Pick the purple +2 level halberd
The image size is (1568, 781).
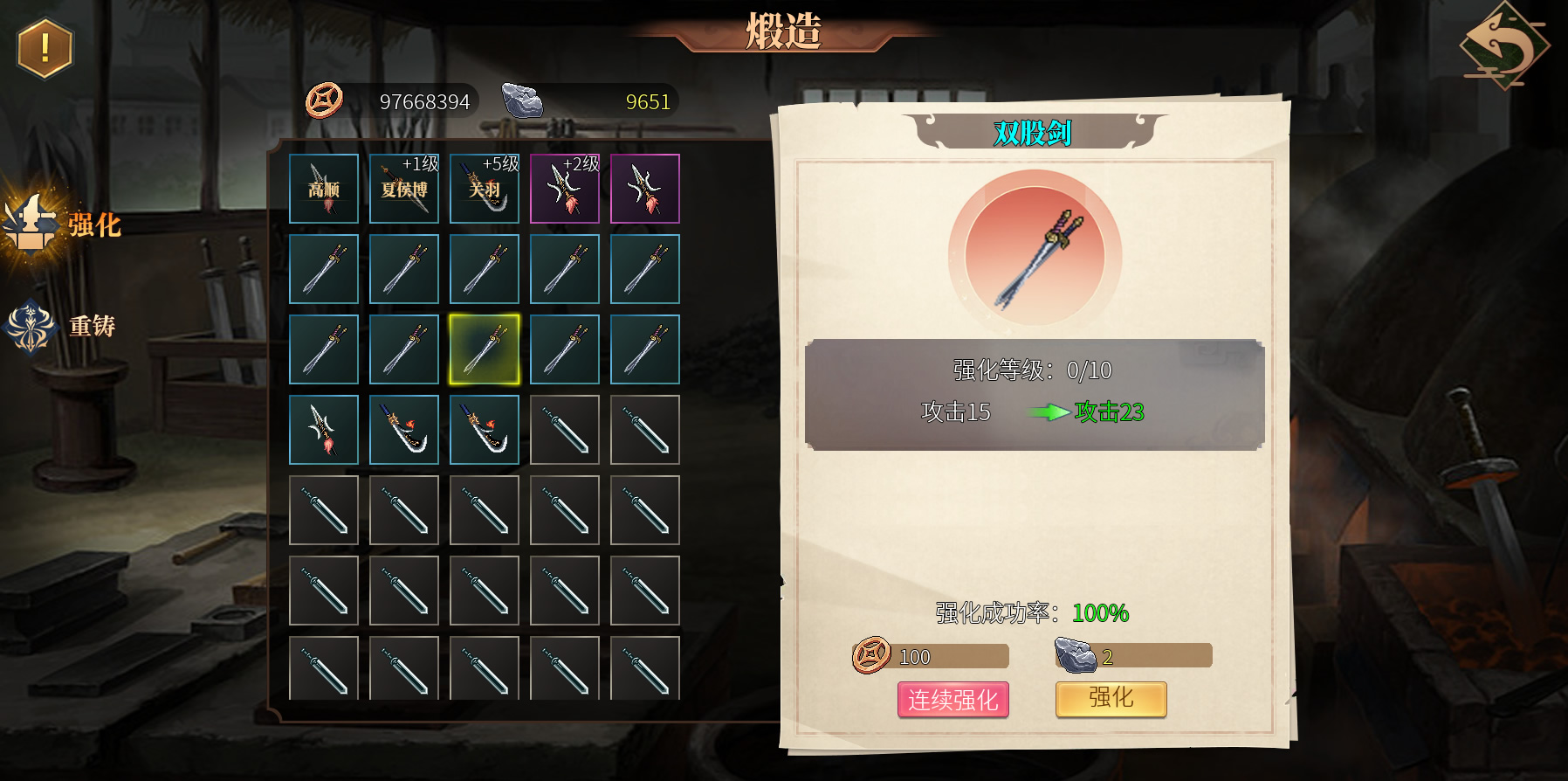[565, 189]
